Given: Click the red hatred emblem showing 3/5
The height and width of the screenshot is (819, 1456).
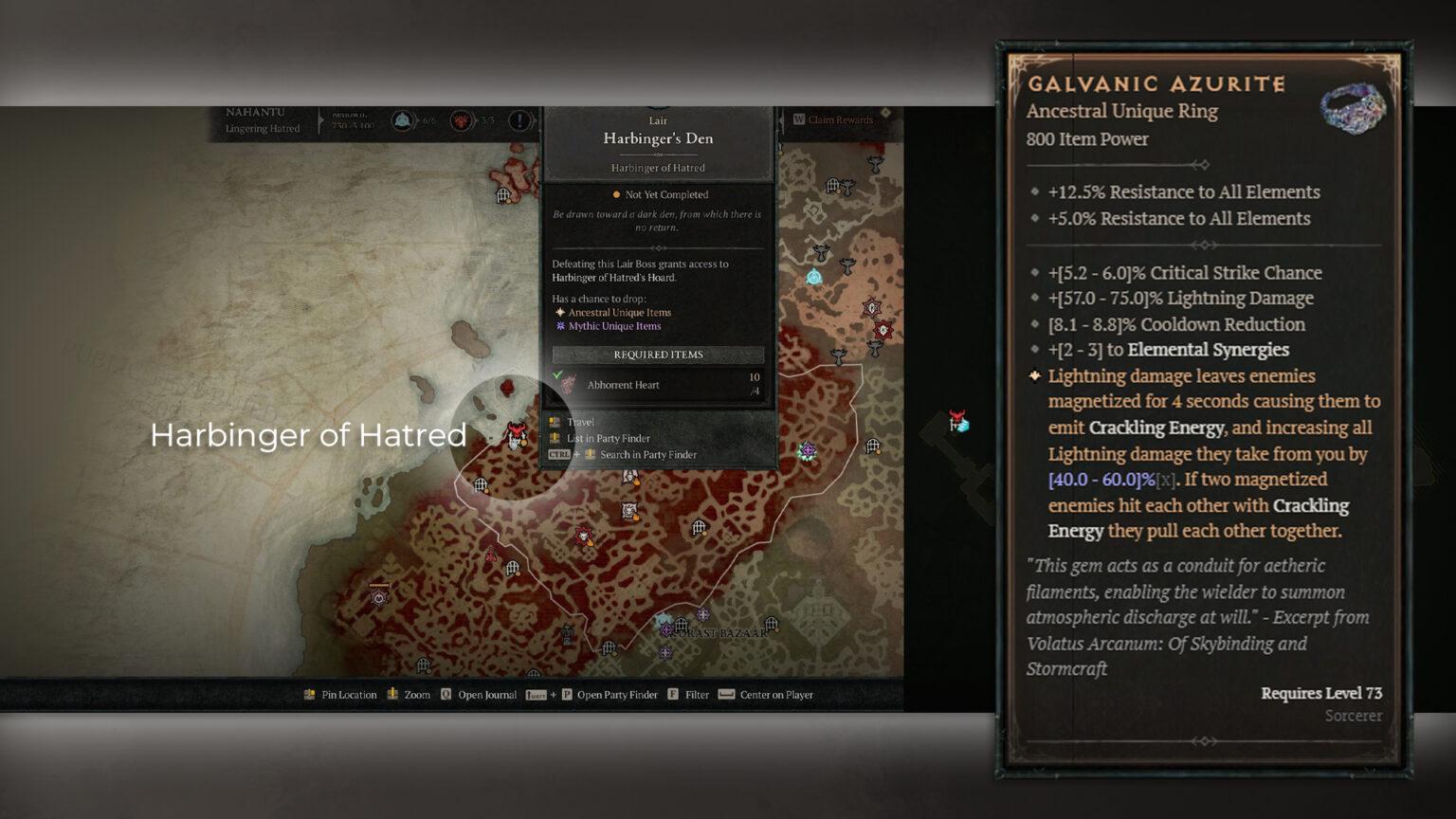Looking at the screenshot, I should [462, 120].
